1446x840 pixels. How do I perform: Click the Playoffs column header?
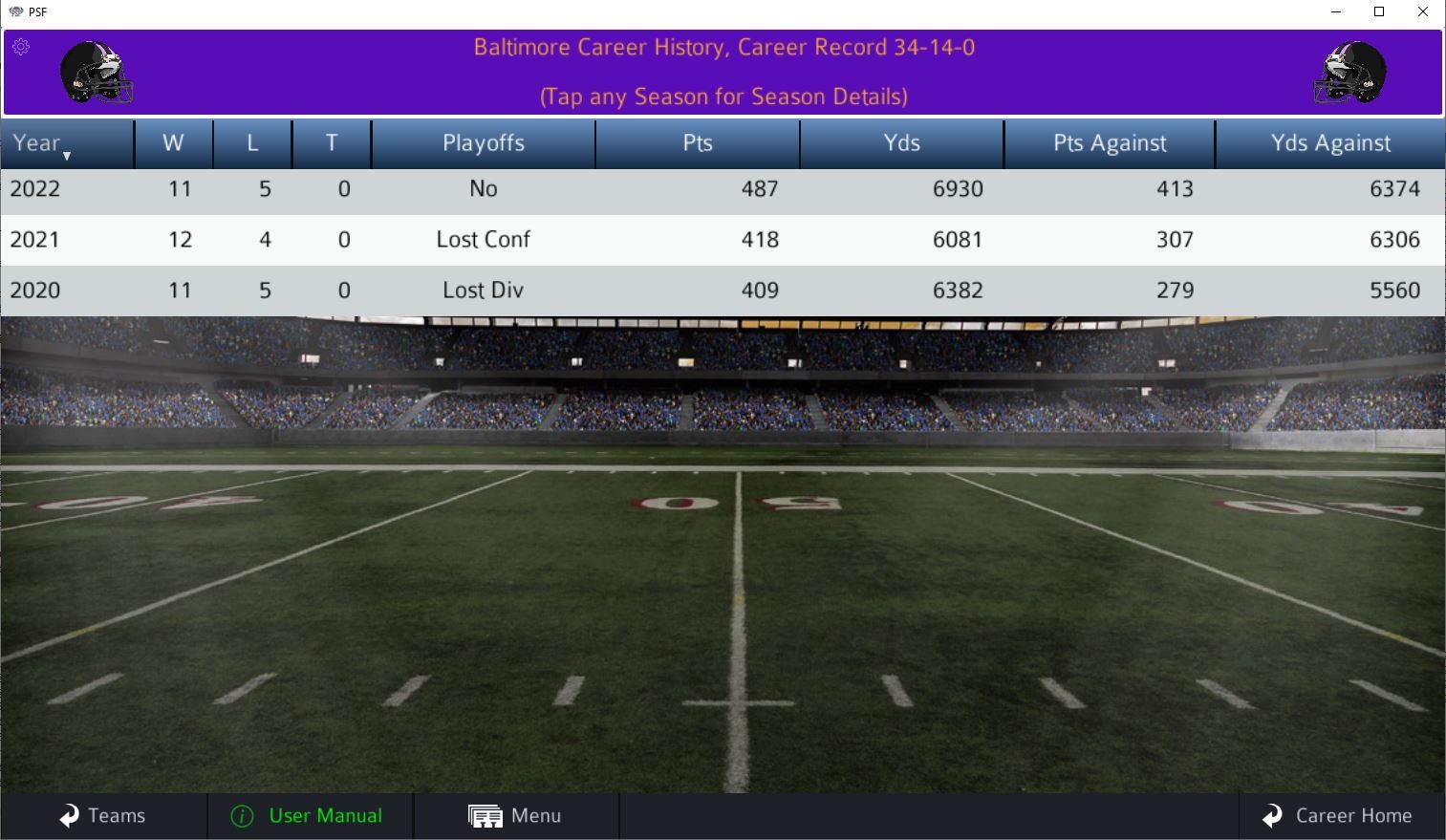483,142
